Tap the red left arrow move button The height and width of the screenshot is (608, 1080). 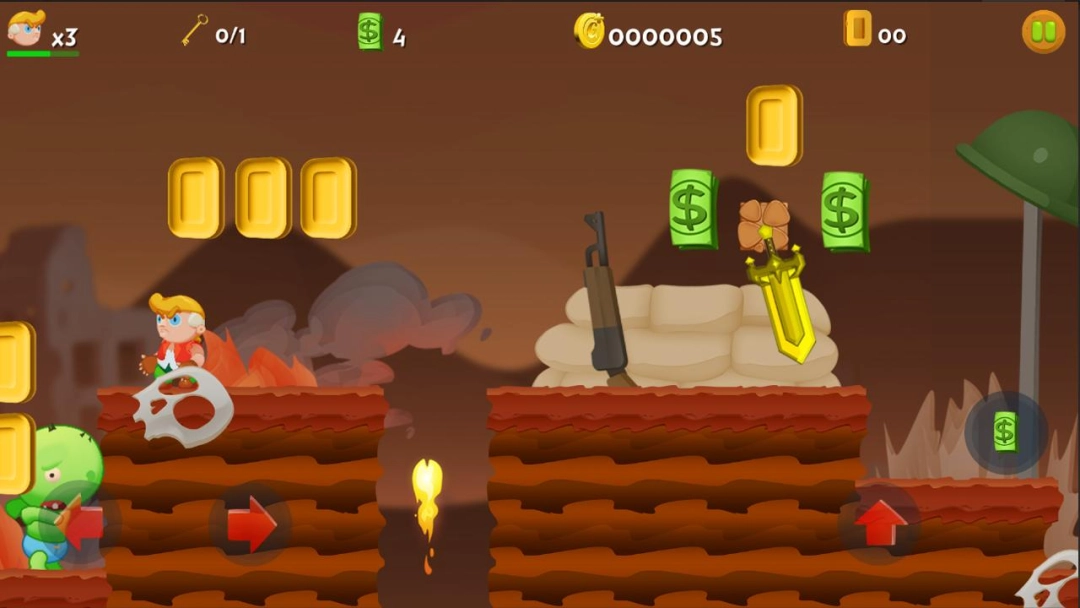(x=82, y=522)
